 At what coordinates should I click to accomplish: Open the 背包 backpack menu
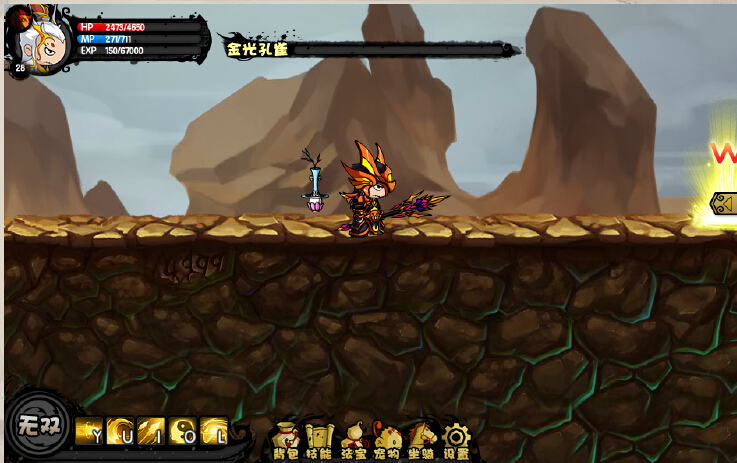point(286,440)
